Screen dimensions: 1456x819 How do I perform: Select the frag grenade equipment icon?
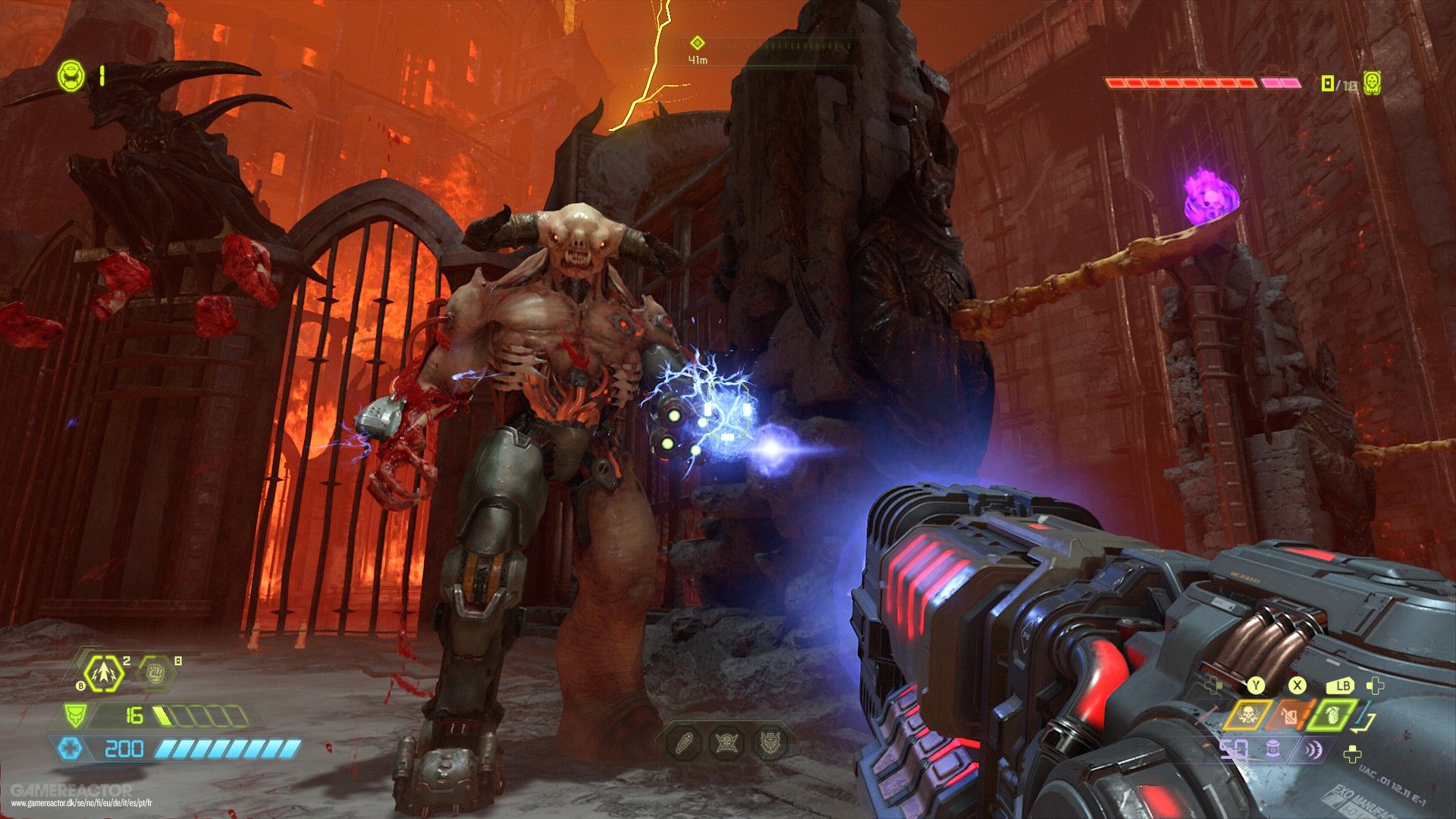(x=104, y=673)
